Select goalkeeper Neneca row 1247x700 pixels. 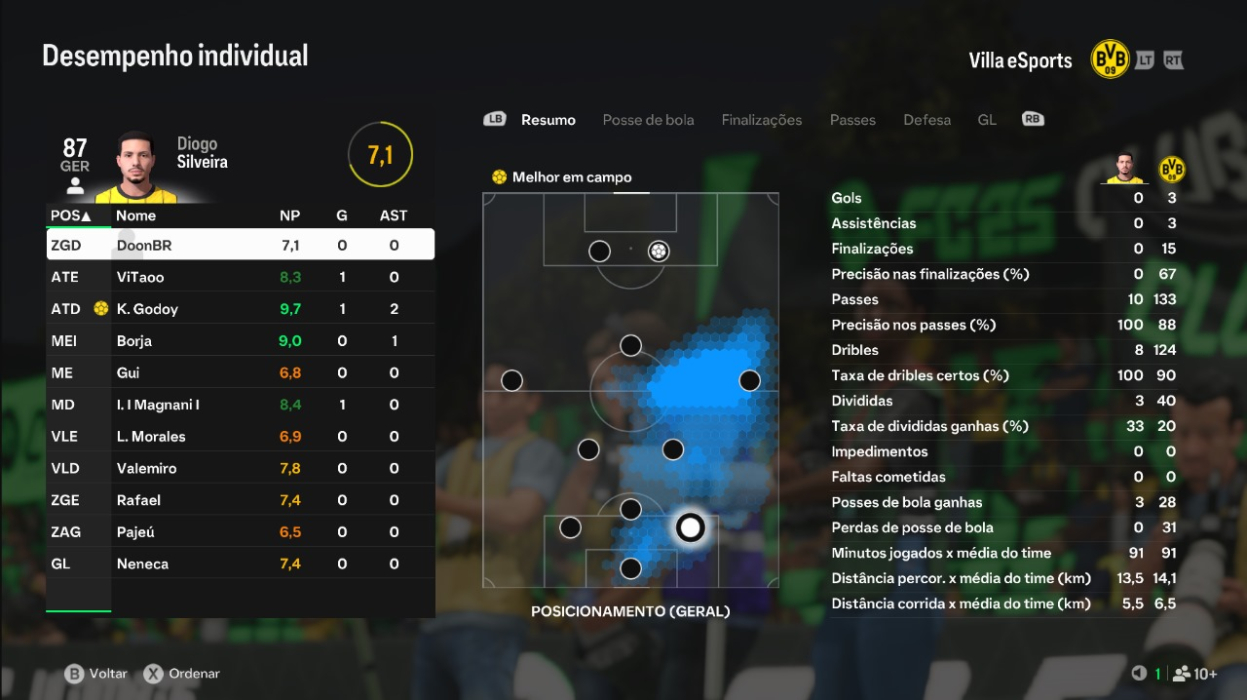coord(240,564)
